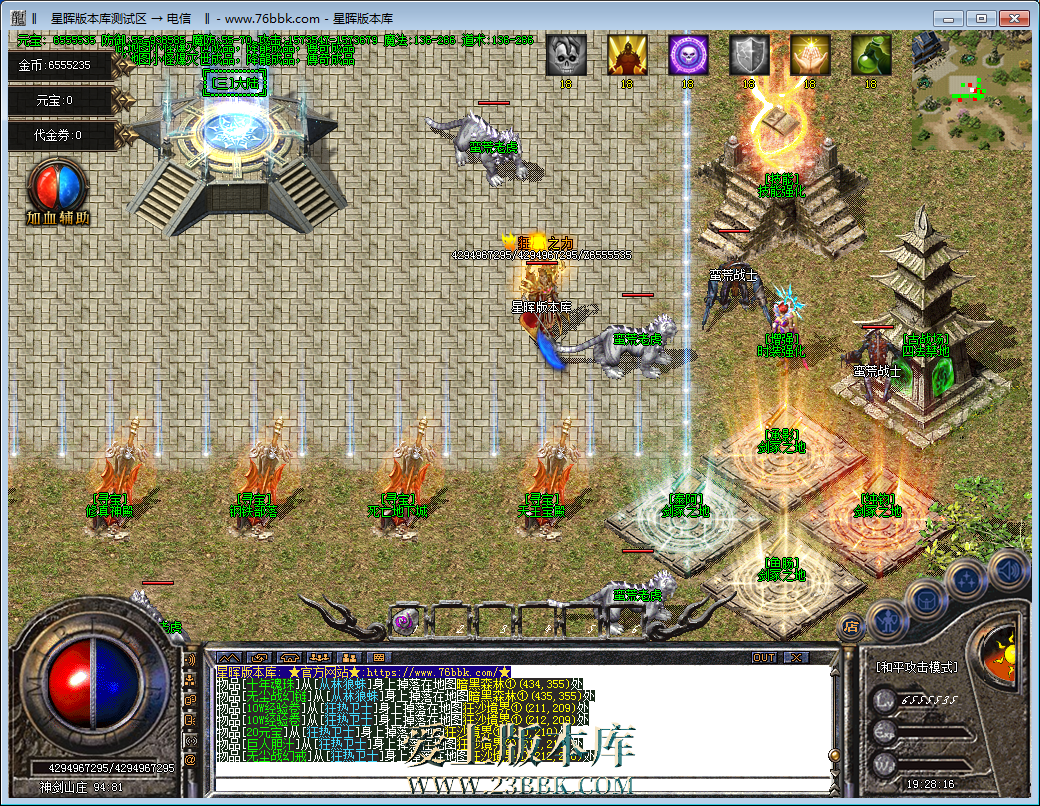The height and width of the screenshot is (806, 1040).
Task: Select the golden warrior buff icon
Action: [627, 55]
